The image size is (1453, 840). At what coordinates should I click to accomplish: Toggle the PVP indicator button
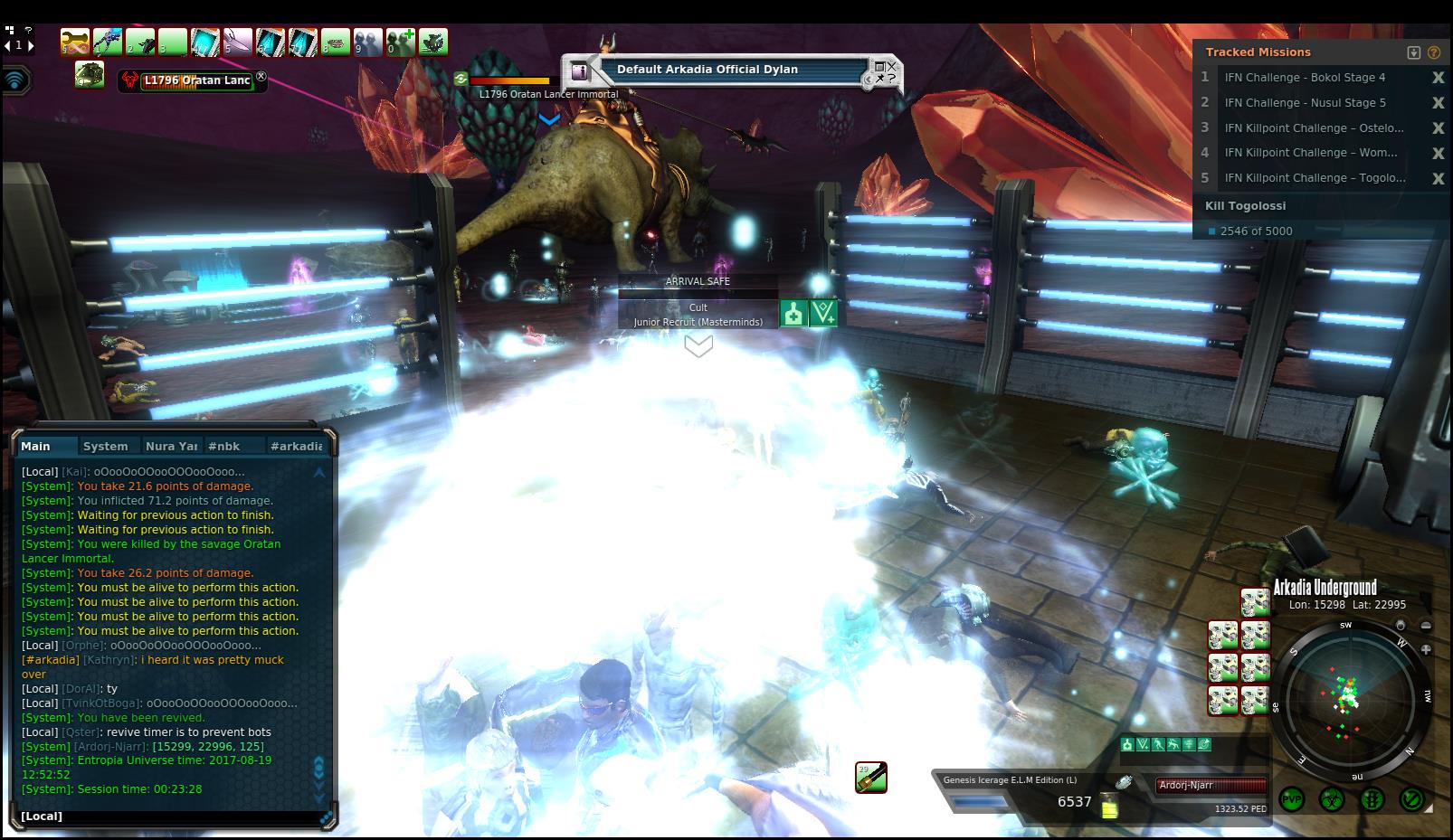[1291, 799]
